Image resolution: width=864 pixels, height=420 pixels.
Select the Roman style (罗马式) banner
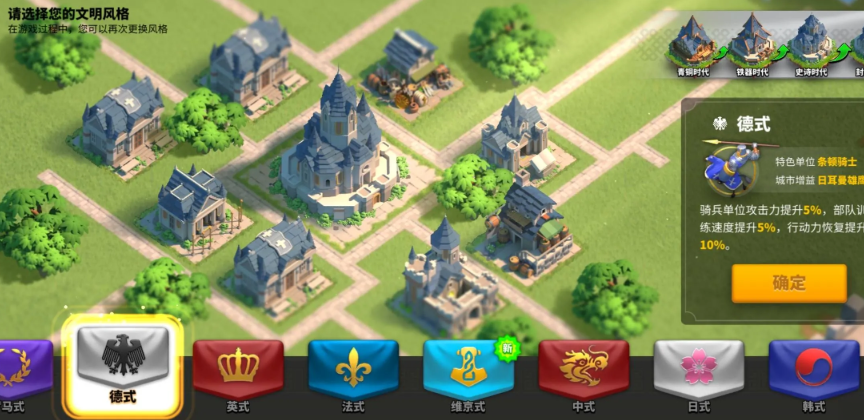coord(22,372)
